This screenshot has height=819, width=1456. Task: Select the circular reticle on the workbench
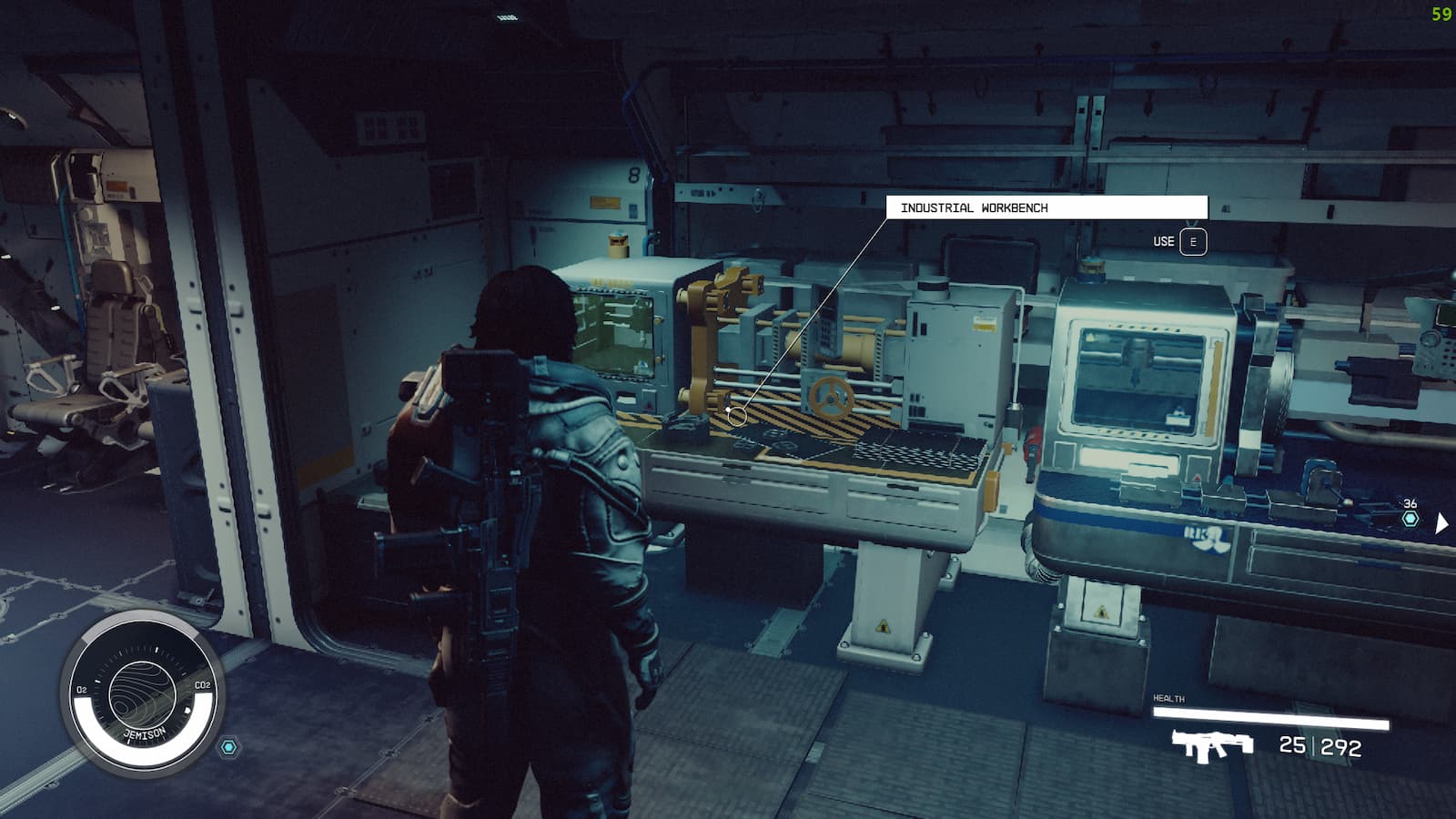click(x=738, y=415)
